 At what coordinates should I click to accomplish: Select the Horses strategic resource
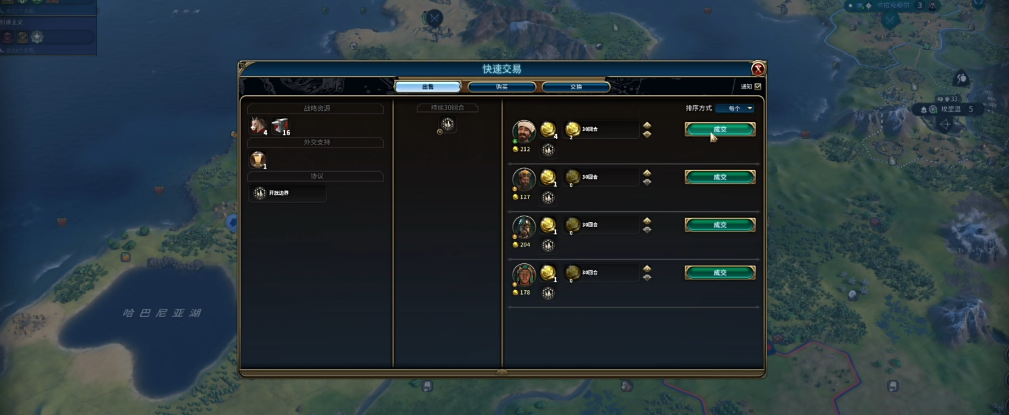click(x=258, y=125)
